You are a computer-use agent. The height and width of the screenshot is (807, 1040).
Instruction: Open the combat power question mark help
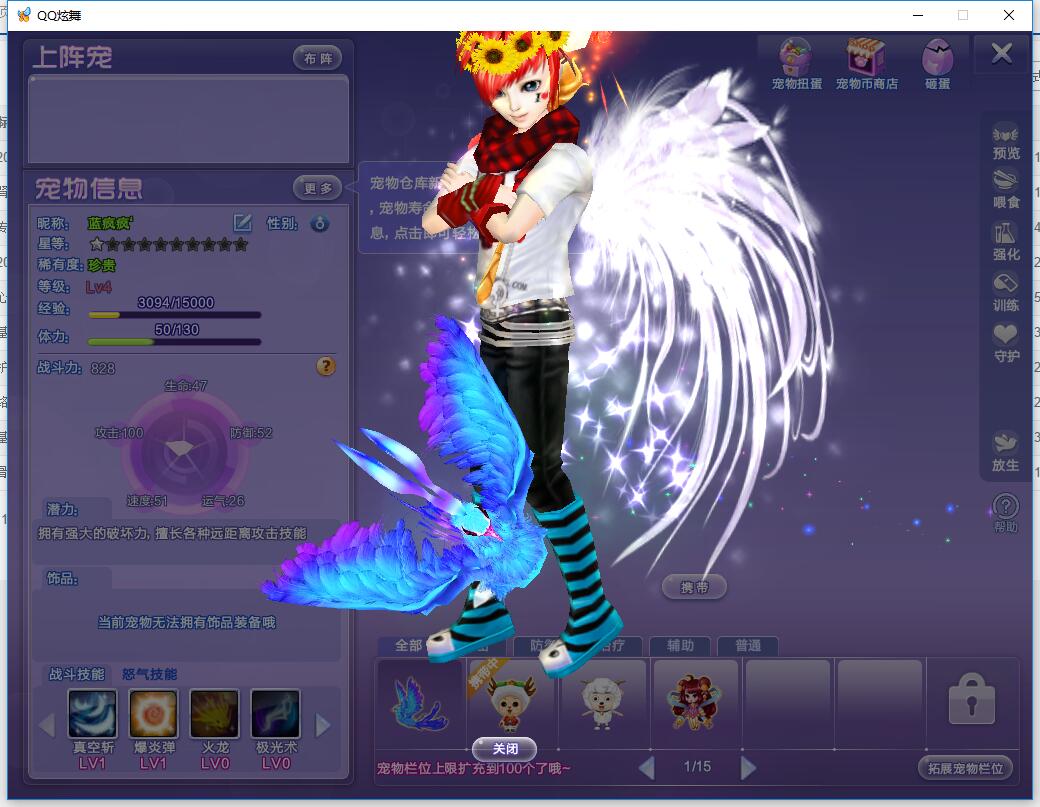(x=326, y=367)
